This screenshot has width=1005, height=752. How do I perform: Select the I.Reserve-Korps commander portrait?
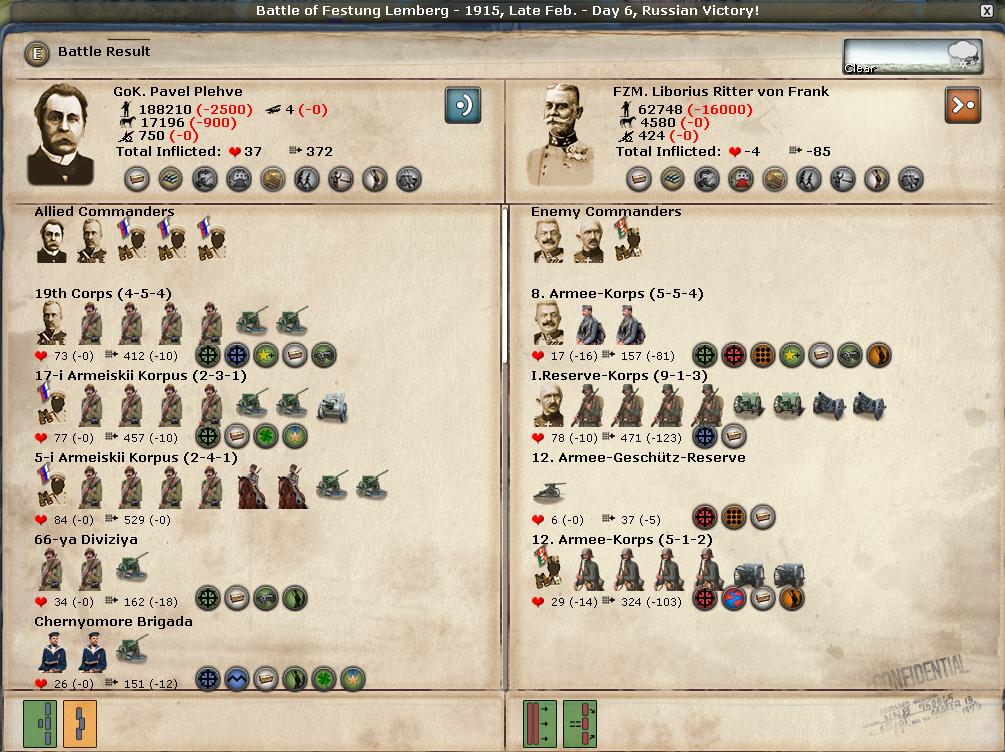550,406
